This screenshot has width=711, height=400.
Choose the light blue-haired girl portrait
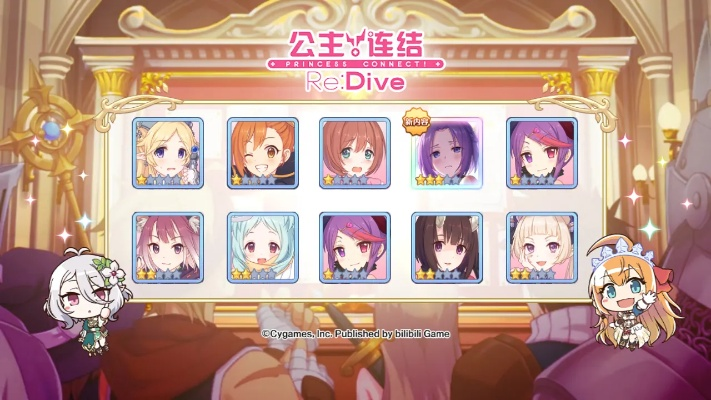[263, 247]
